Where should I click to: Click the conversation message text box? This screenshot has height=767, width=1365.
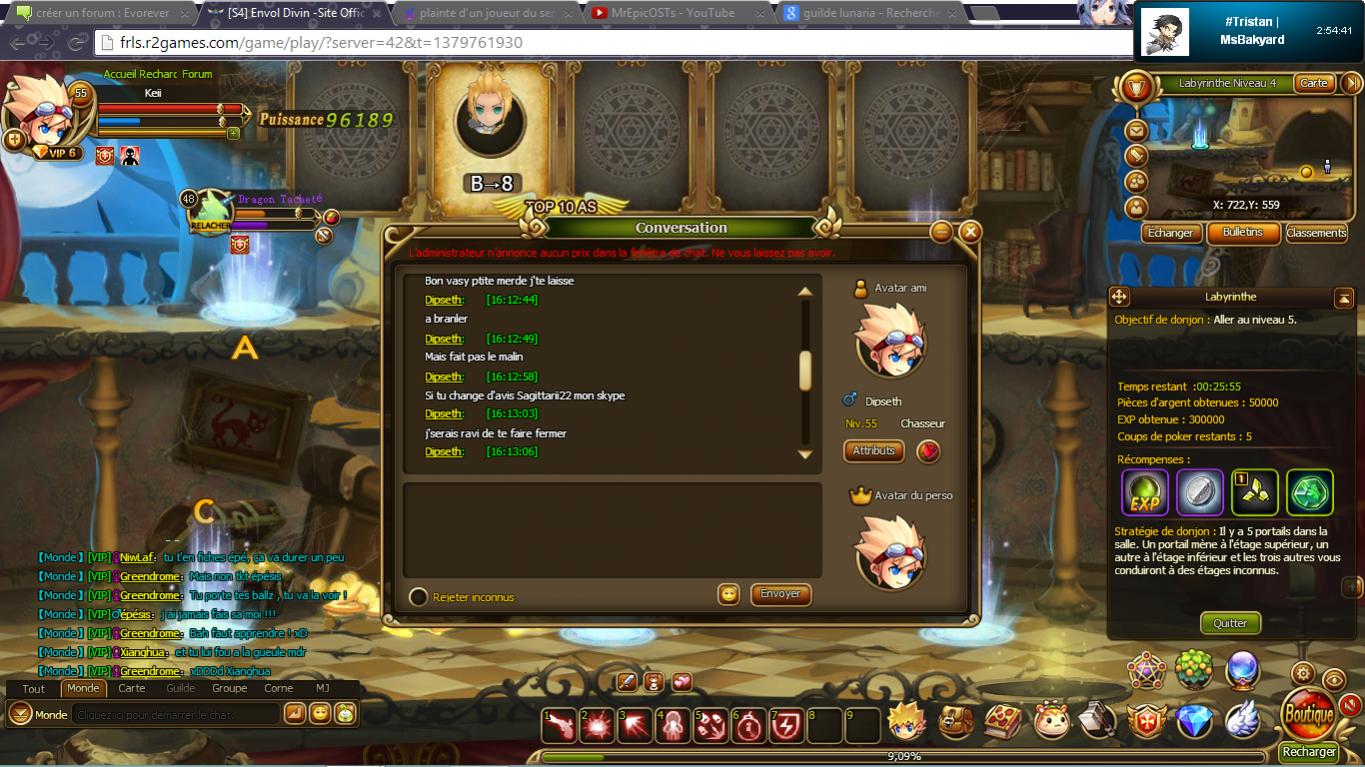click(612, 530)
